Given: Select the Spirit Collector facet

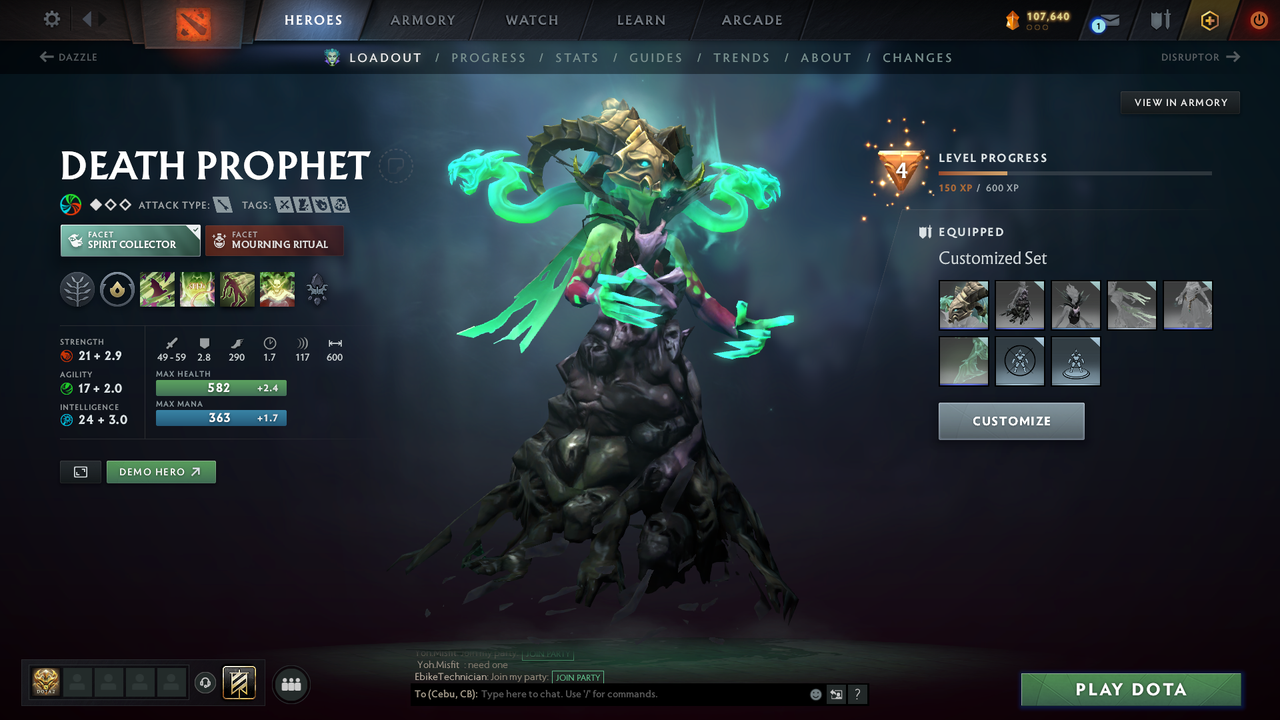Looking at the screenshot, I should pyautogui.click(x=129, y=240).
